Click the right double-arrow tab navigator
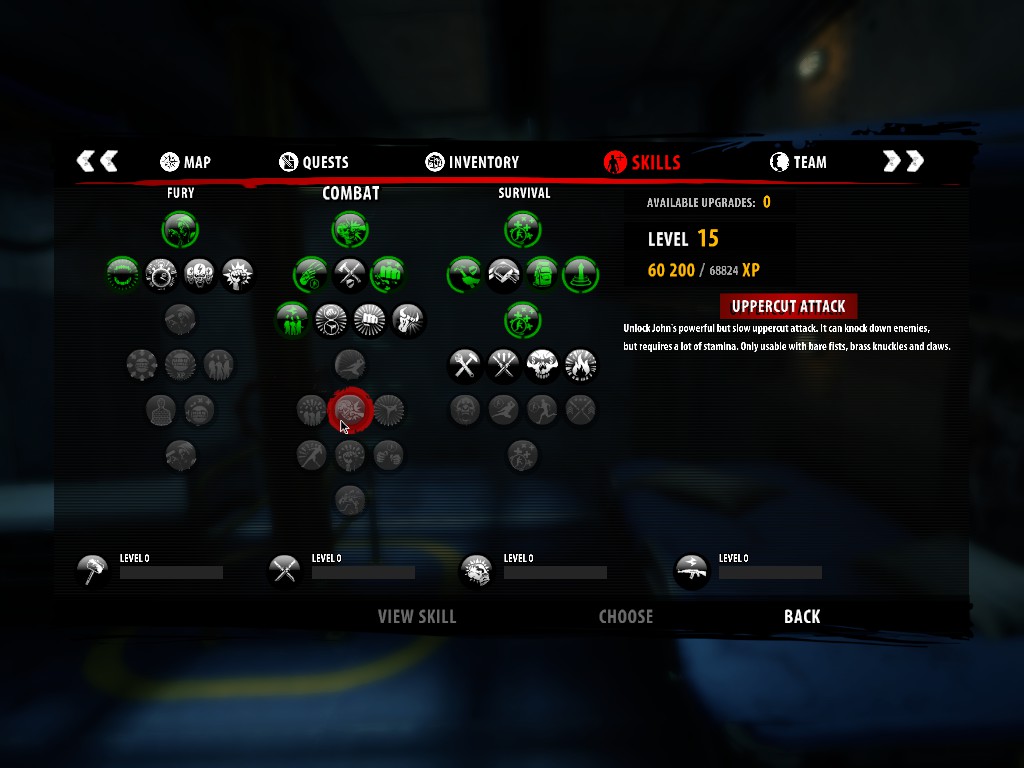The width and height of the screenshot is (1024, 768). pyautogui.click(x=903, y=161)
